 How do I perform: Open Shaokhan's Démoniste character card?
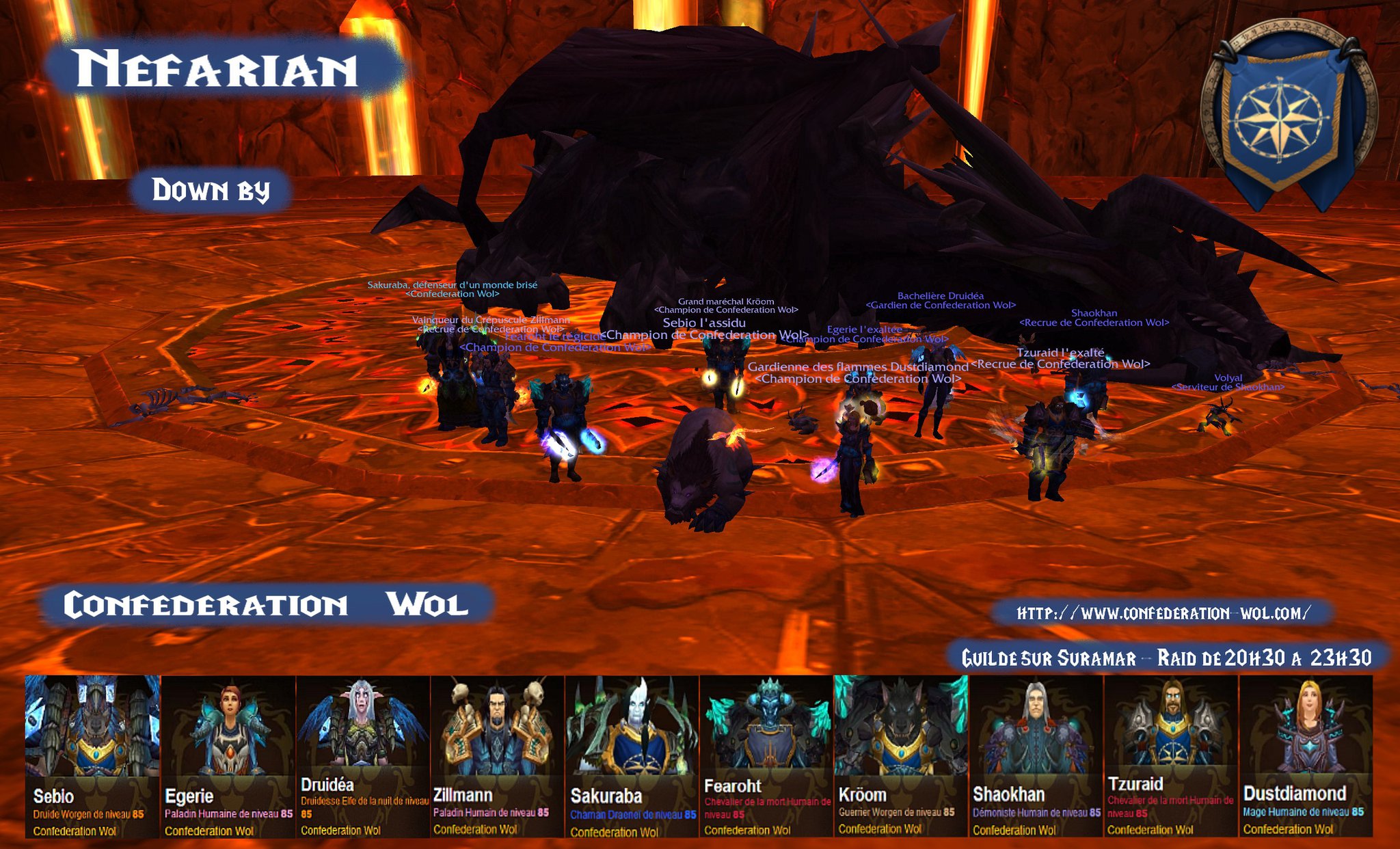[1035, 755]
